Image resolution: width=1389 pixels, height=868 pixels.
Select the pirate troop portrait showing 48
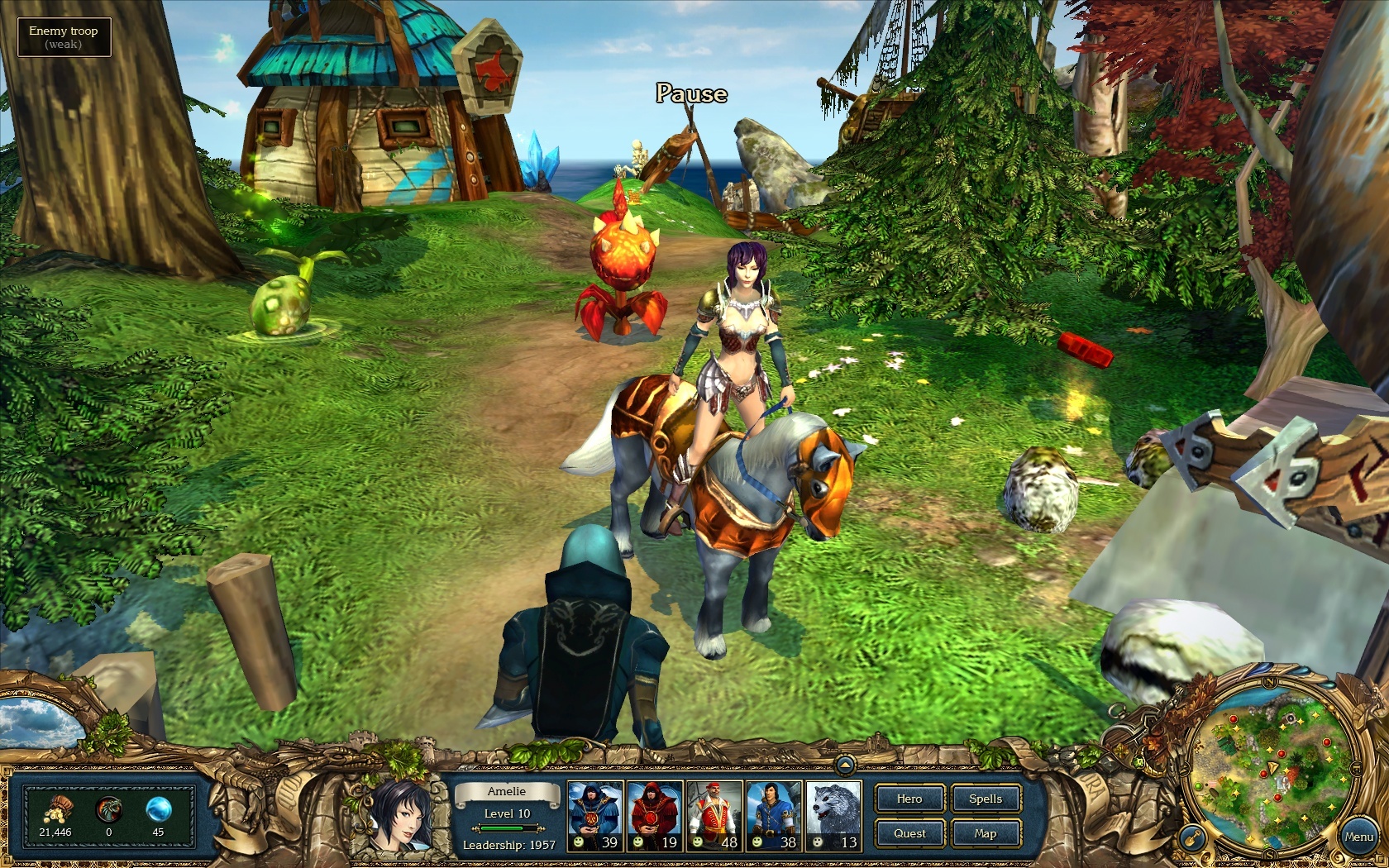713,814
